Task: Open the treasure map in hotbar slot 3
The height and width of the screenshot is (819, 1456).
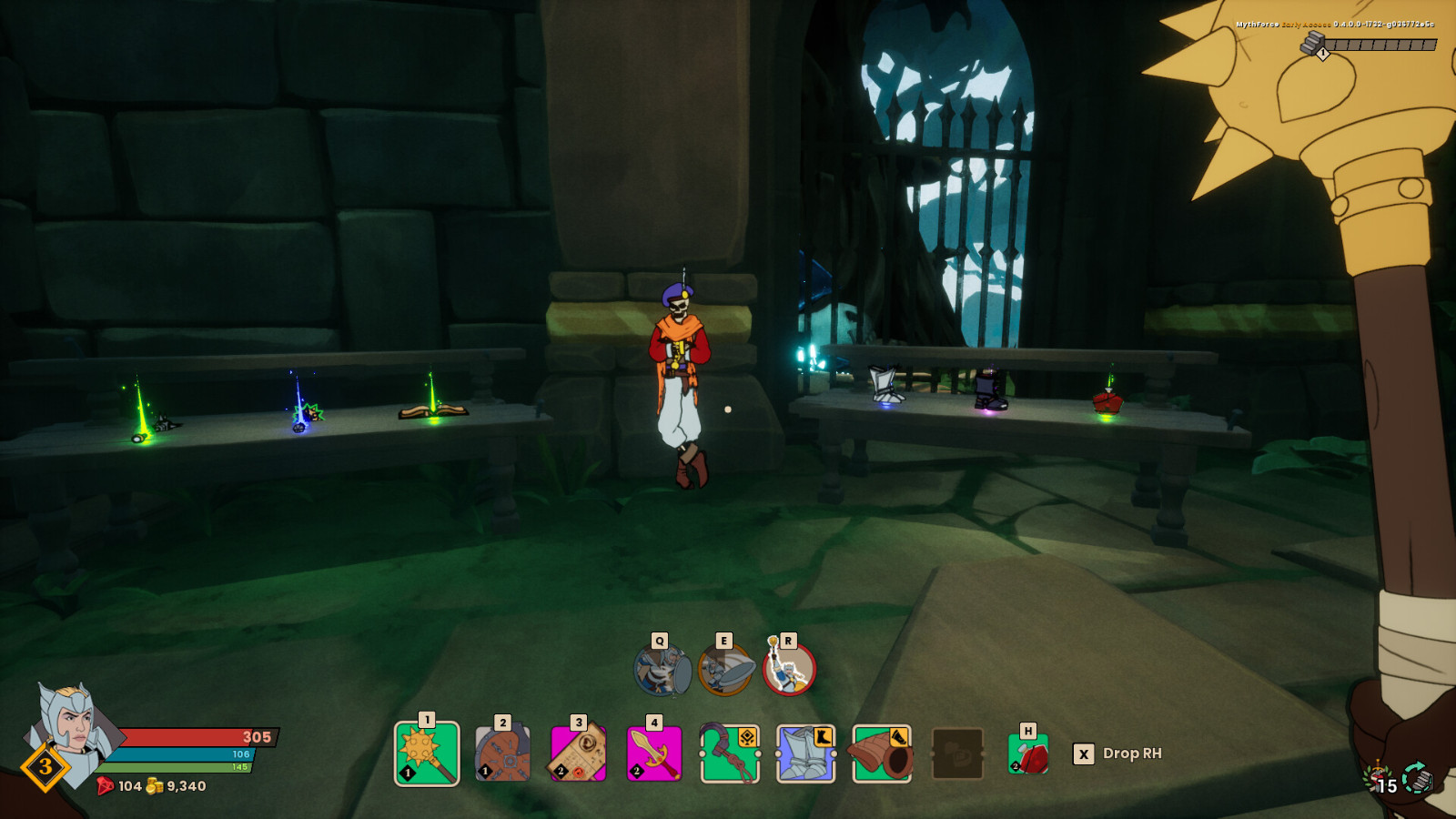Action: 578,753
